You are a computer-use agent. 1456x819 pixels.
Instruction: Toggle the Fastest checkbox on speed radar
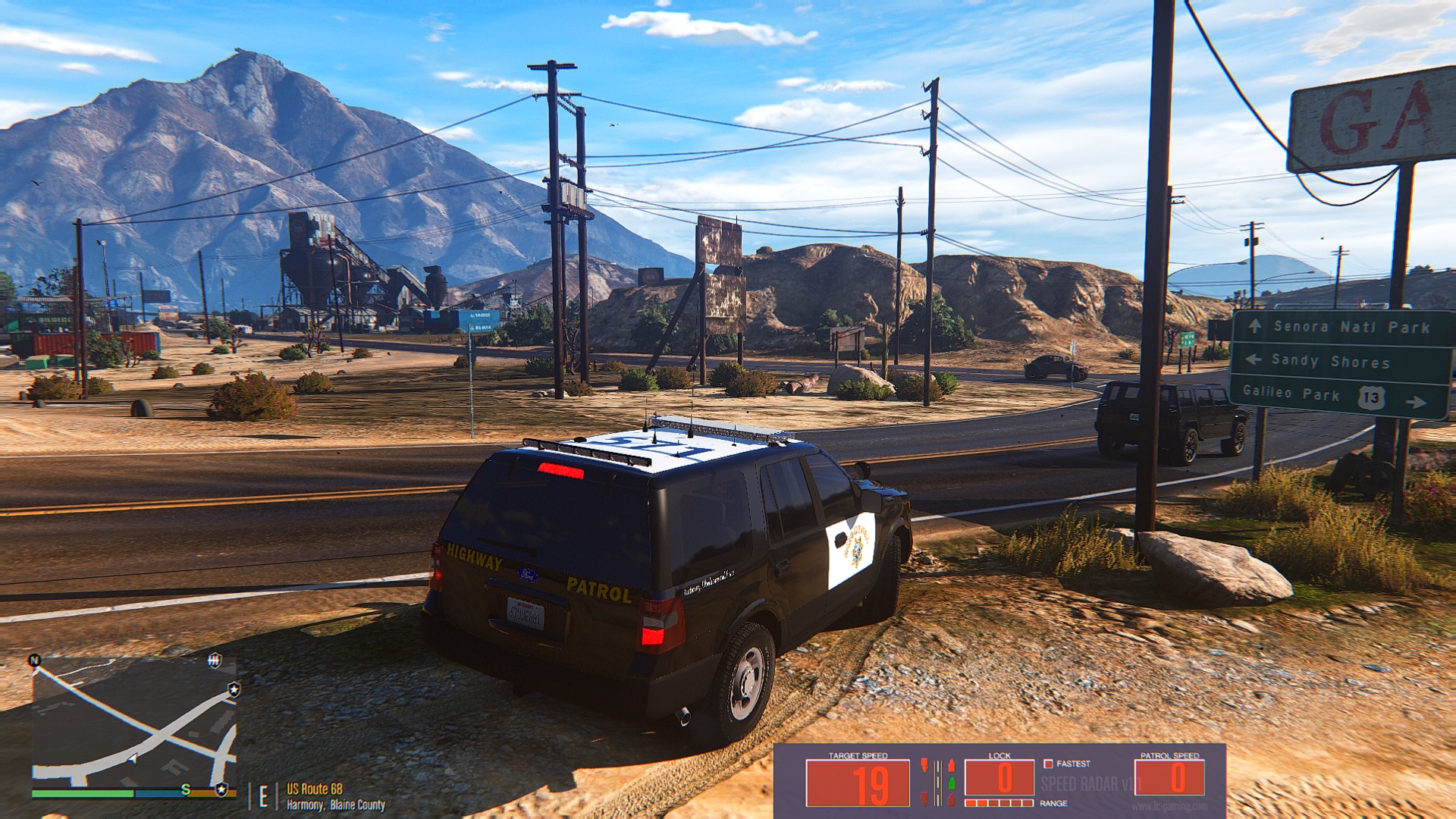pyautogui.click(x=1048, y=764)
